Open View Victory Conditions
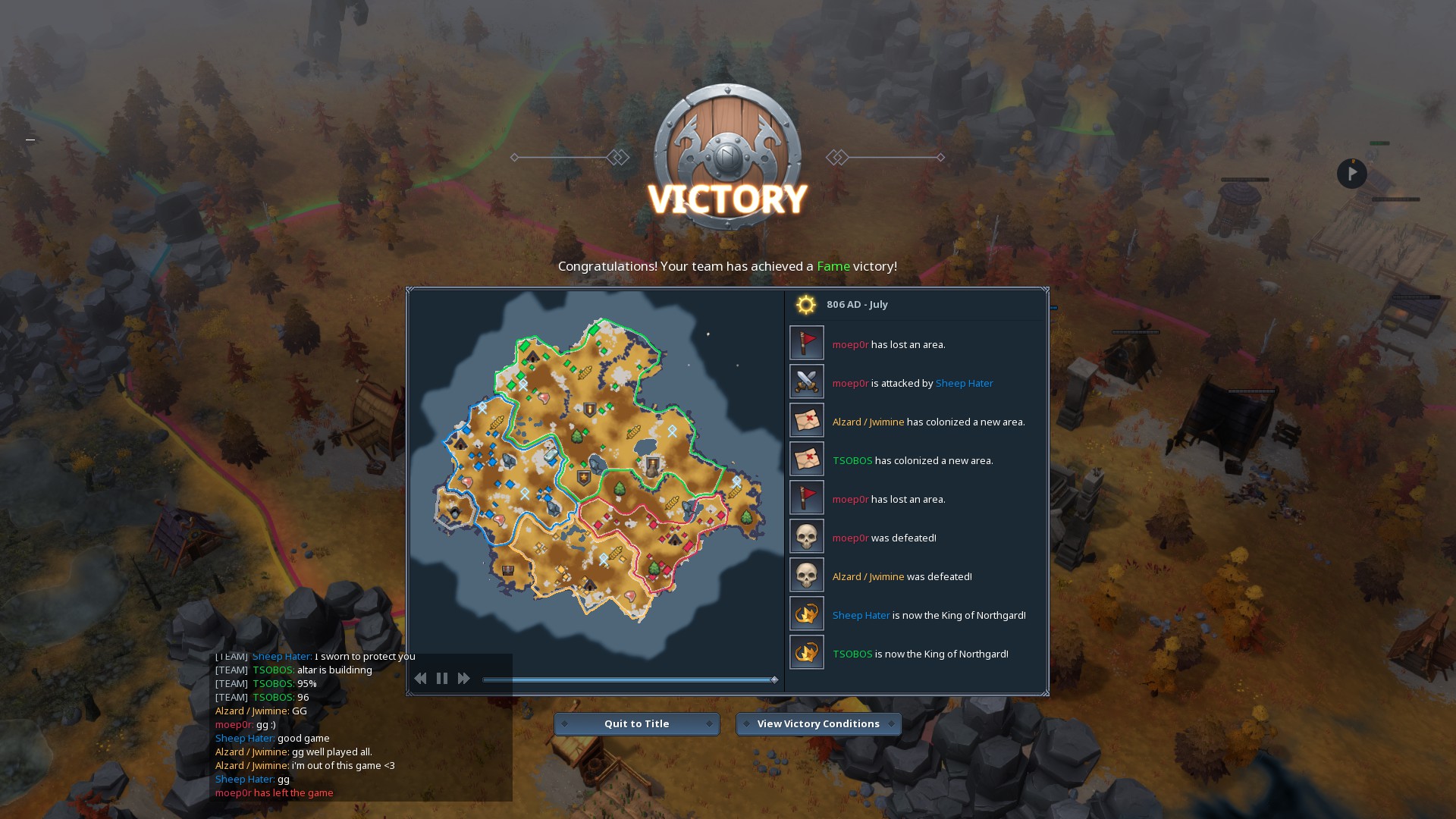 click(x=818, y=723)
